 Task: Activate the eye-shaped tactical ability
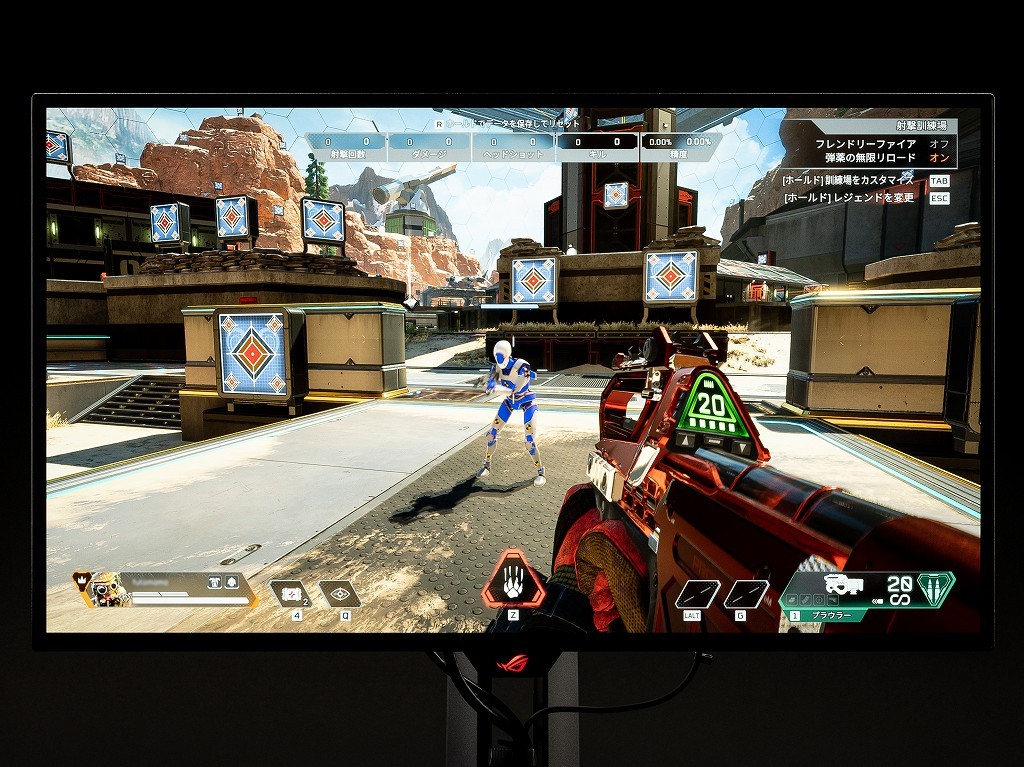(x=340, y=594)
